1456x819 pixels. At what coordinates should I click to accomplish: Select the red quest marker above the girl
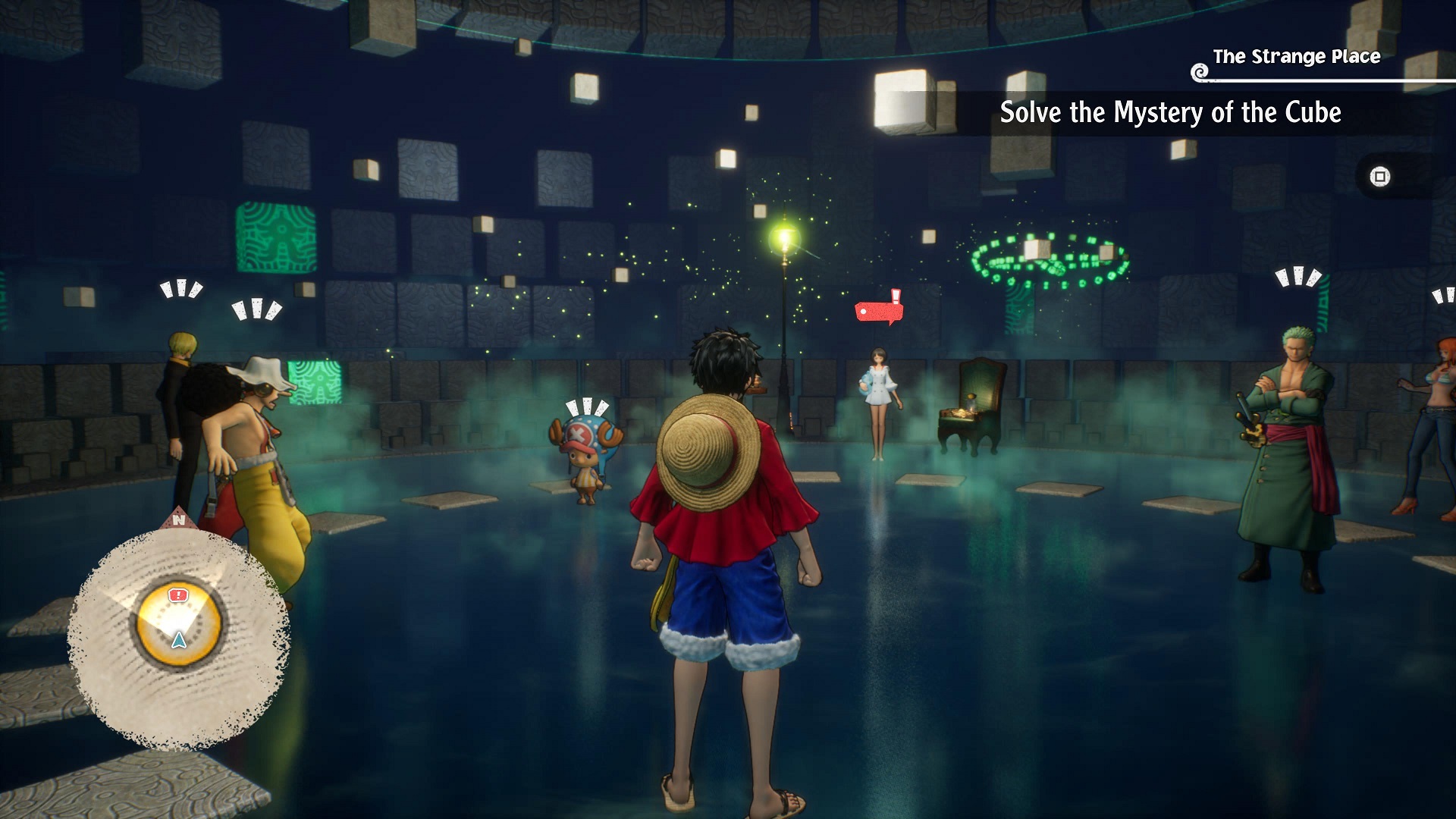(x=879, y=310)
